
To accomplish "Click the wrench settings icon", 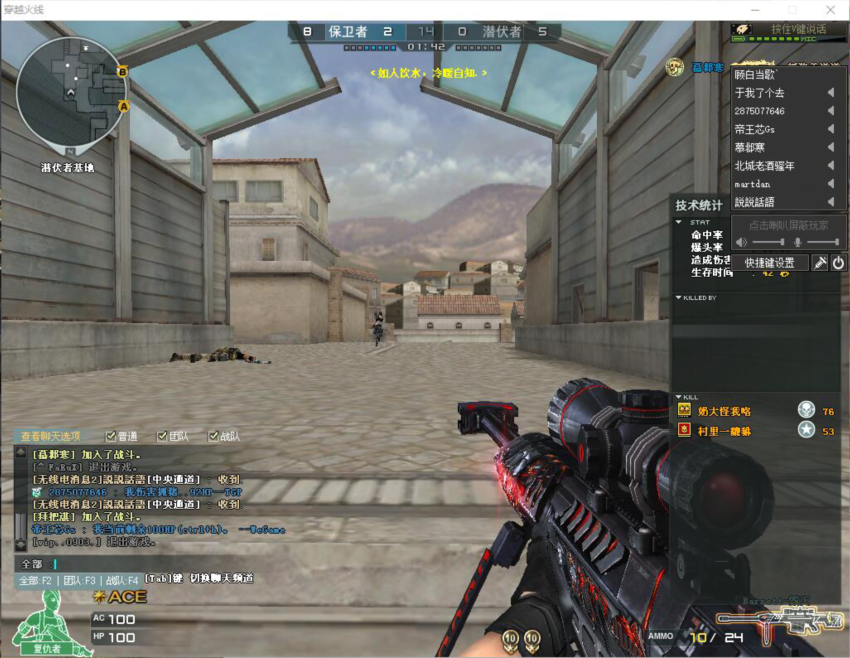I will pyautogui.click(x=820, y=263).
